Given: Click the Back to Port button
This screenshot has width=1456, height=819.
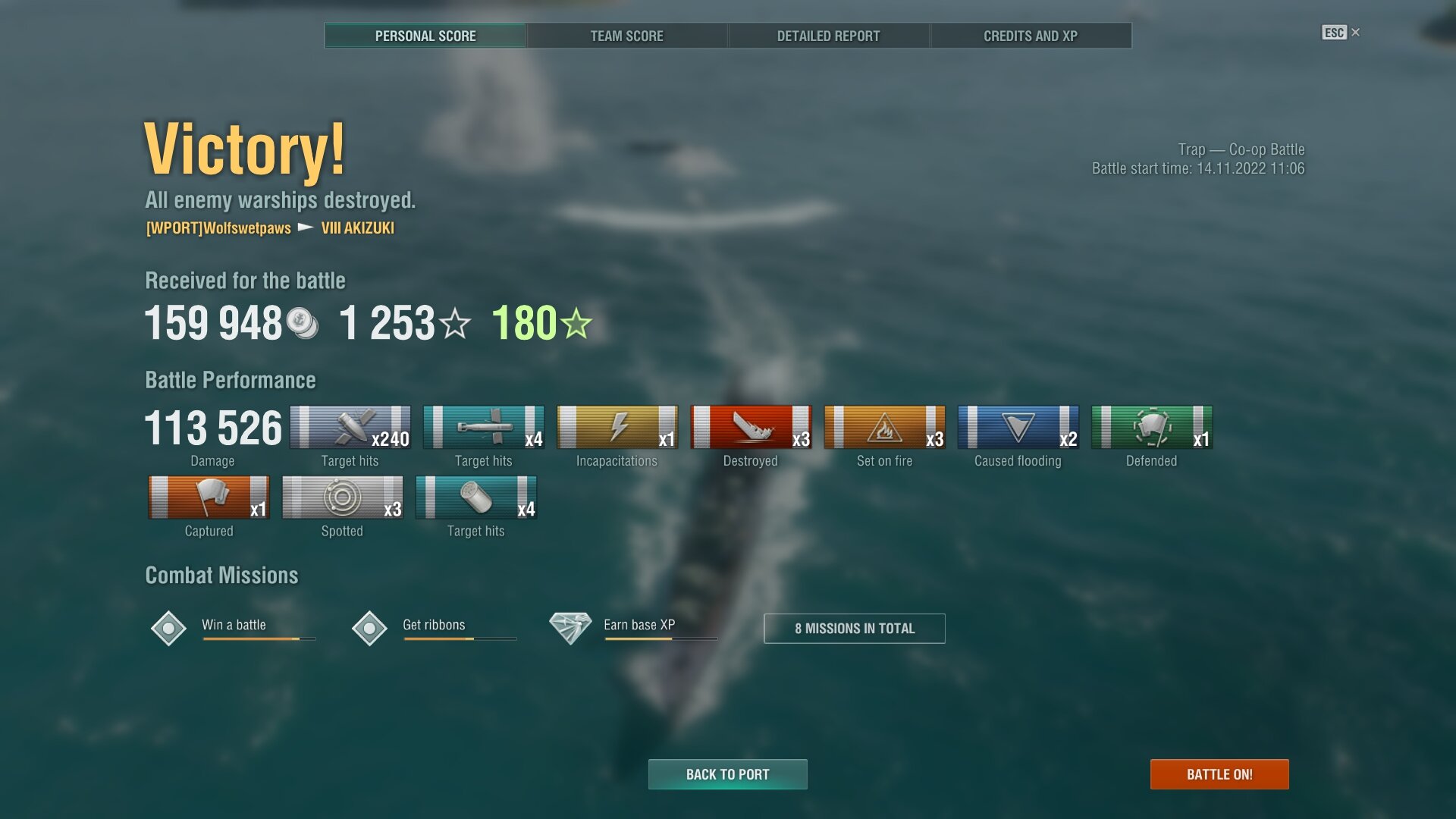Looking at the screenshot, I should click(727, 774).
